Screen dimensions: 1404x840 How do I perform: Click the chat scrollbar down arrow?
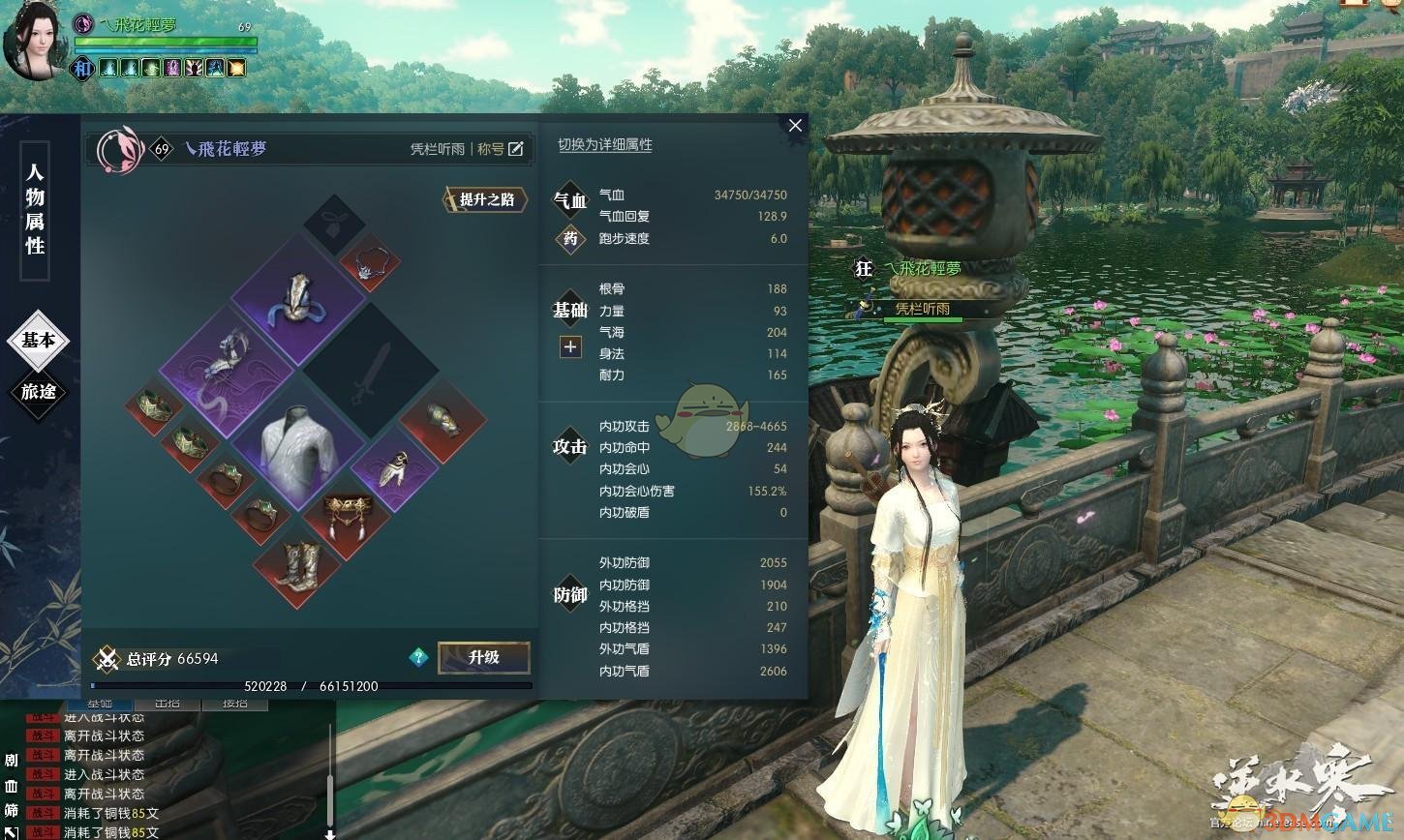(x=329, y=832)
